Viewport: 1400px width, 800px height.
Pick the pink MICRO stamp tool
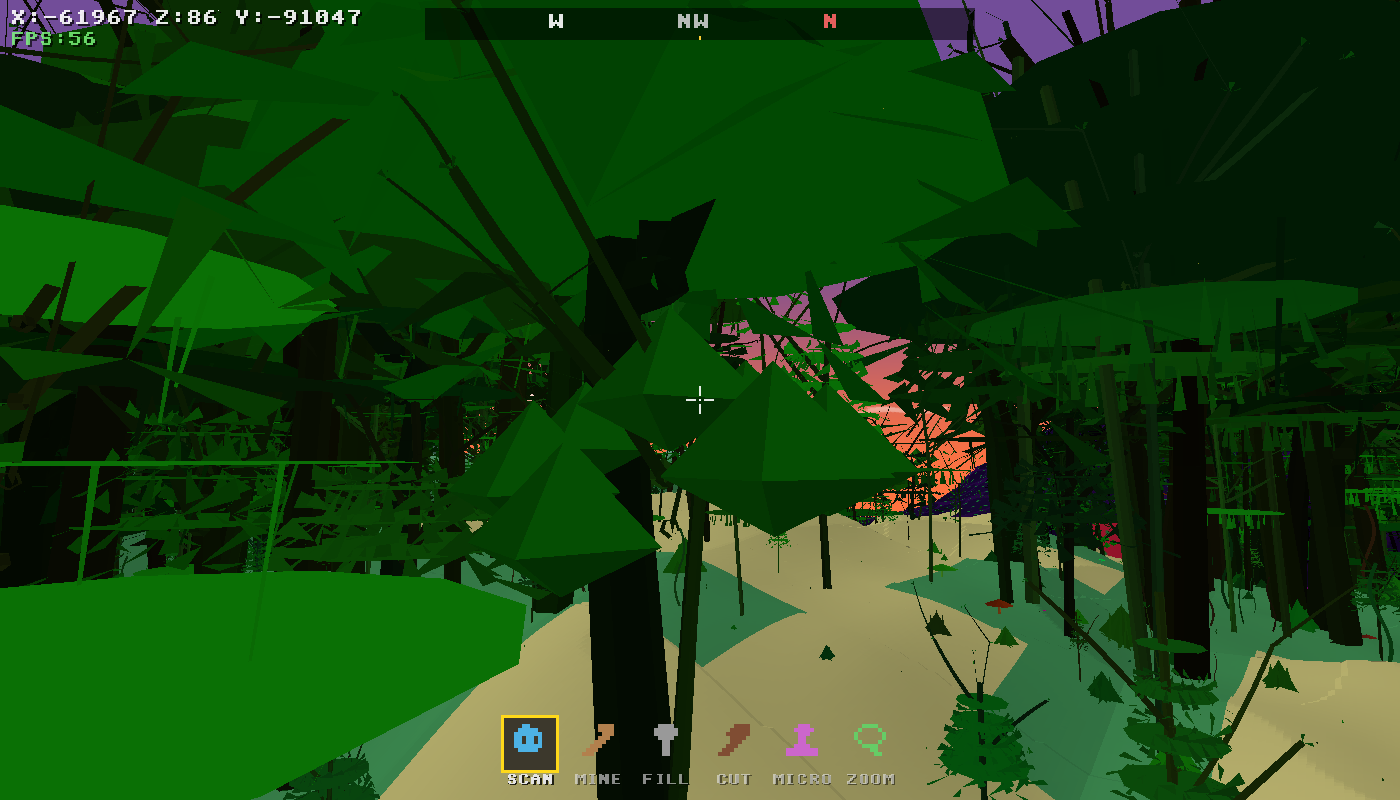[x=804, y=741]
